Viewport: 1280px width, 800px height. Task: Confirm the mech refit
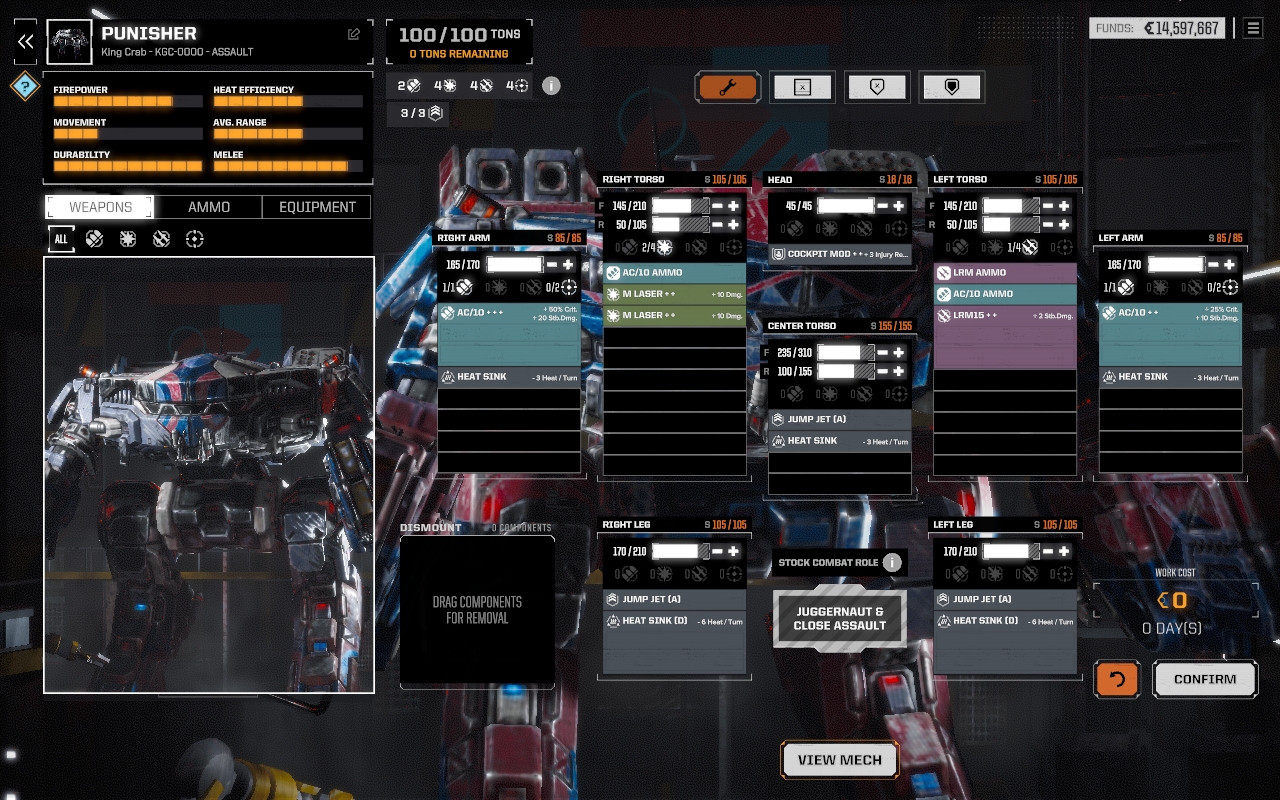click(1205, 679)
